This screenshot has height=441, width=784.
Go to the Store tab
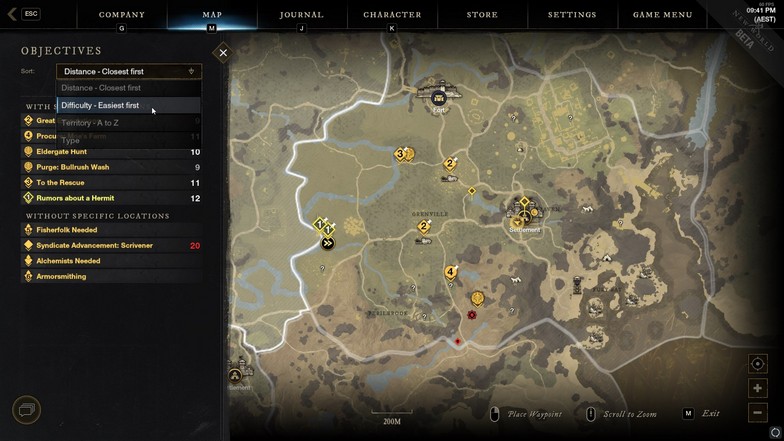(x=482, y=15)
